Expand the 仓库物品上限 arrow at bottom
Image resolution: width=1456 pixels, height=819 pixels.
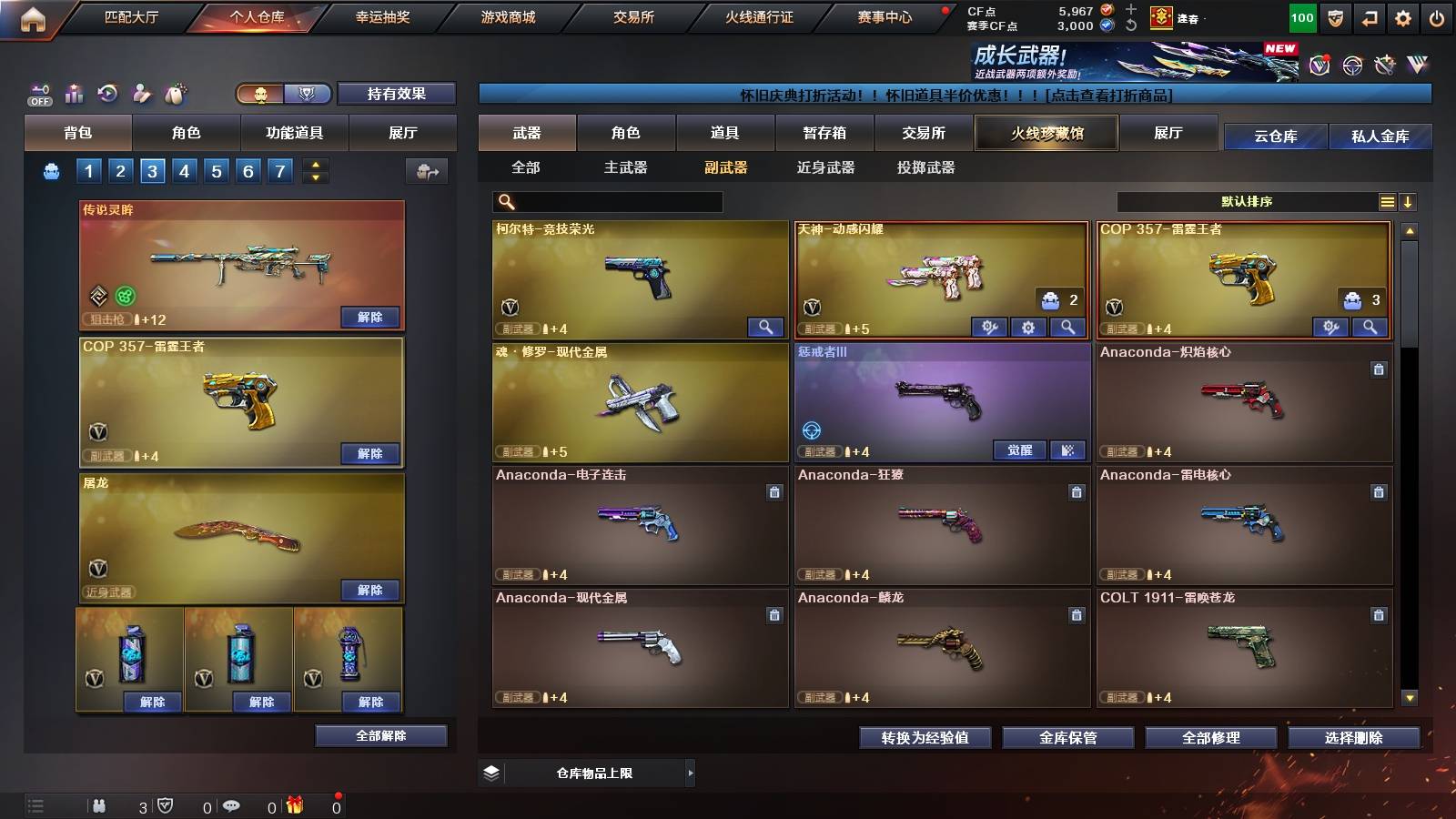point(692,773)
